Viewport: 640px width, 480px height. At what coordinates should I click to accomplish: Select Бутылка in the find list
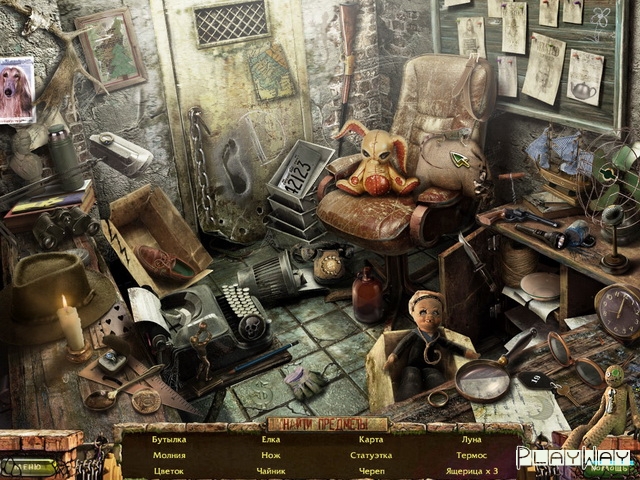click(169, 439)
